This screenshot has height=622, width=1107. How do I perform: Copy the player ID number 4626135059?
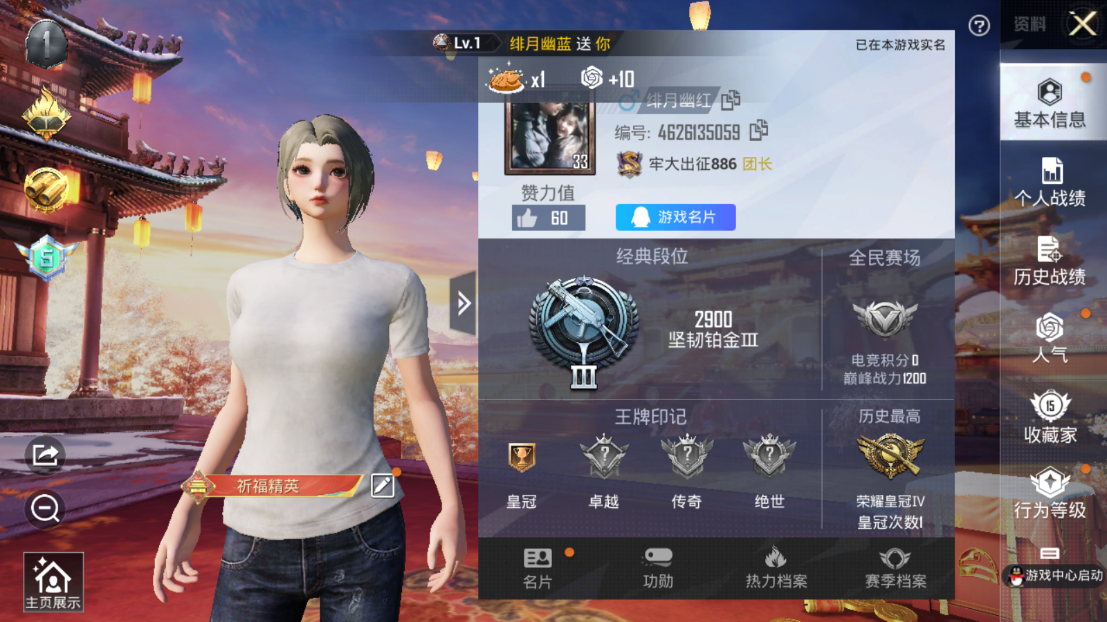click(x=759, y=130)
